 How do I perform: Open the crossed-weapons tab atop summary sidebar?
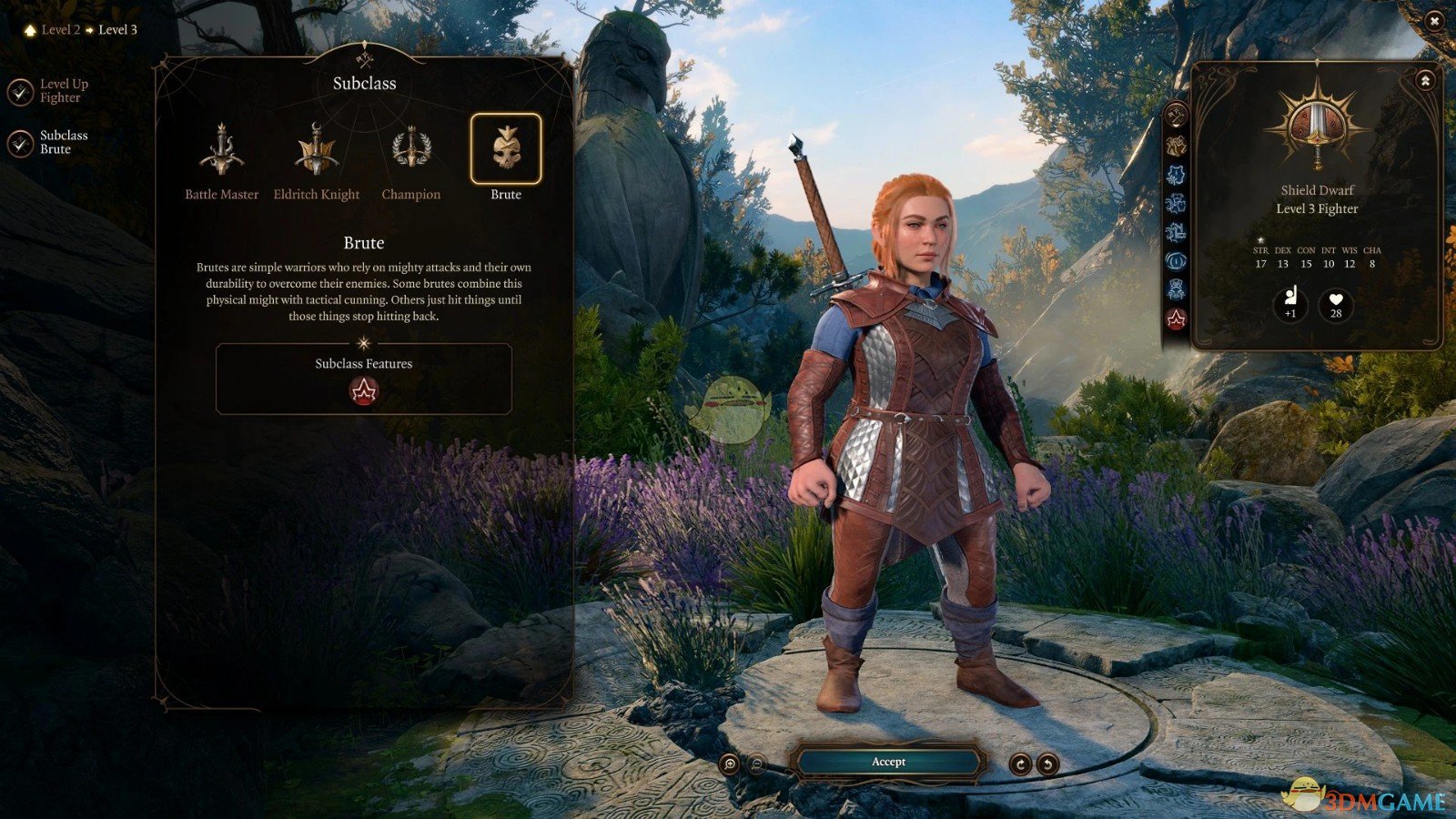[1176, 116]
